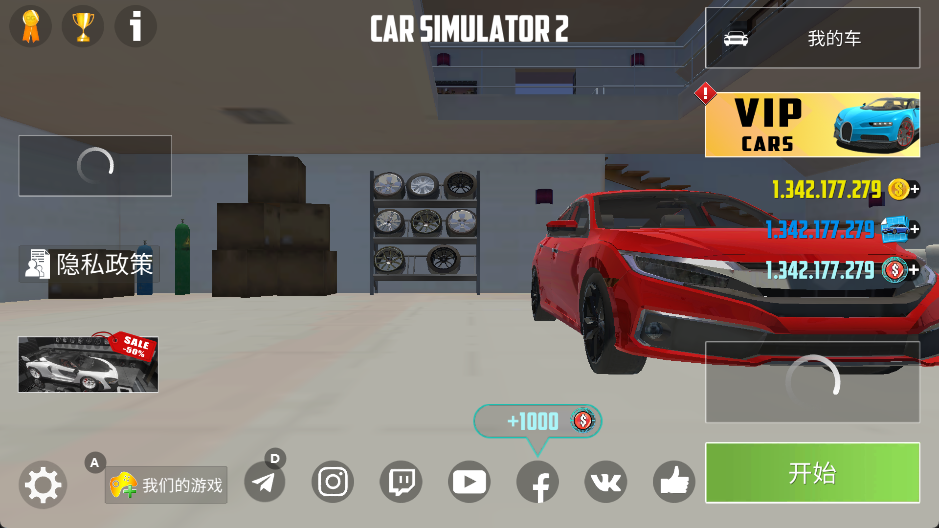The height and width of the screenshot is (528, 939).
Task: Open the Twitch channel
Action: click(401, 483)
